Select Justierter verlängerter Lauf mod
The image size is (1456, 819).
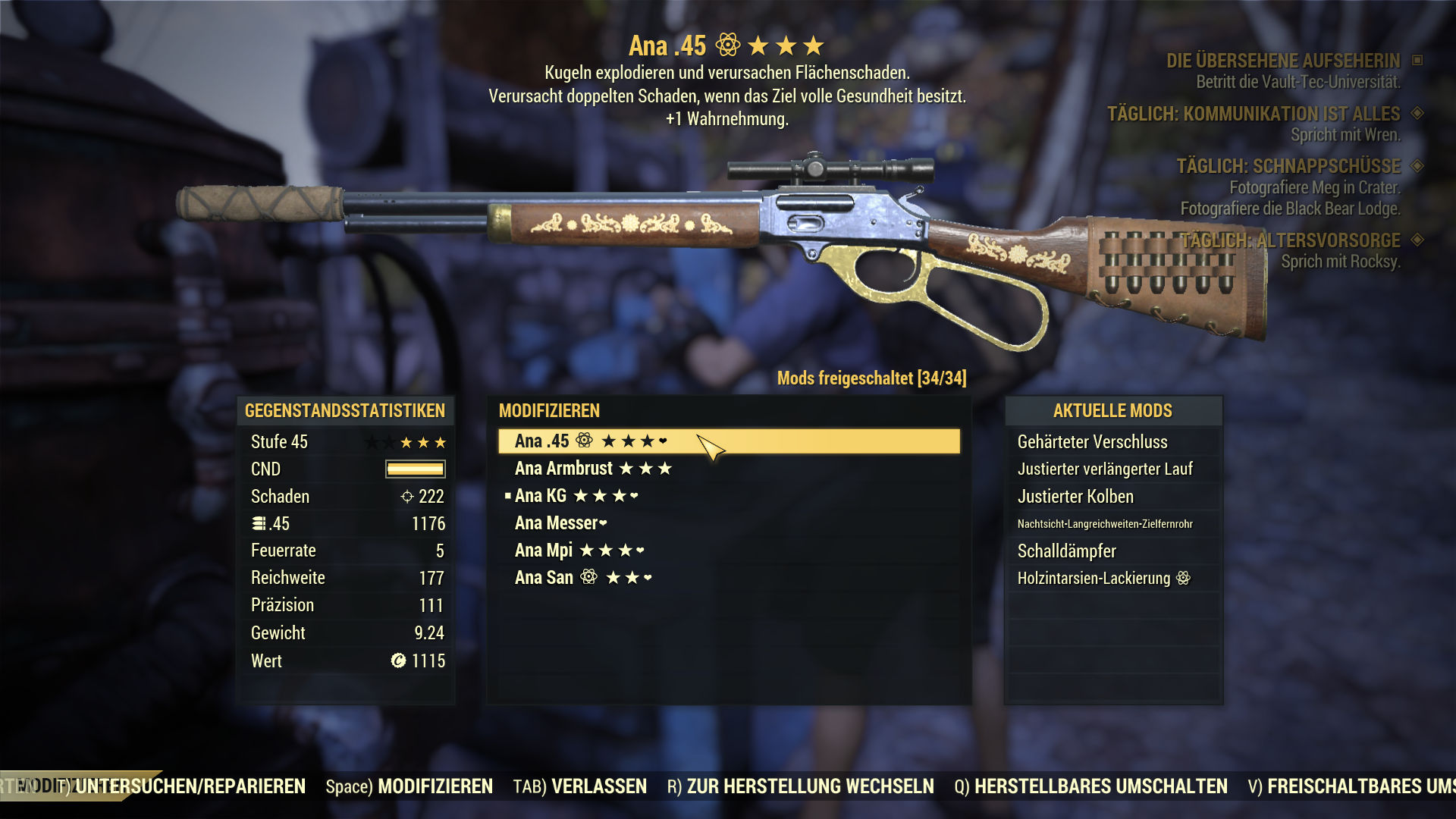(x=1105, y=469)
